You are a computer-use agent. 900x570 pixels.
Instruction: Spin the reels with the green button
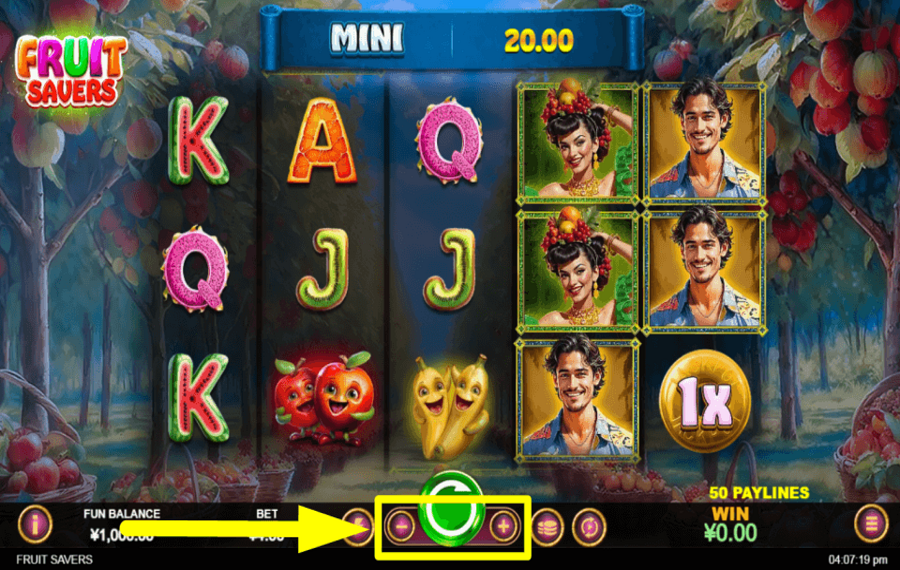point(451,508)
